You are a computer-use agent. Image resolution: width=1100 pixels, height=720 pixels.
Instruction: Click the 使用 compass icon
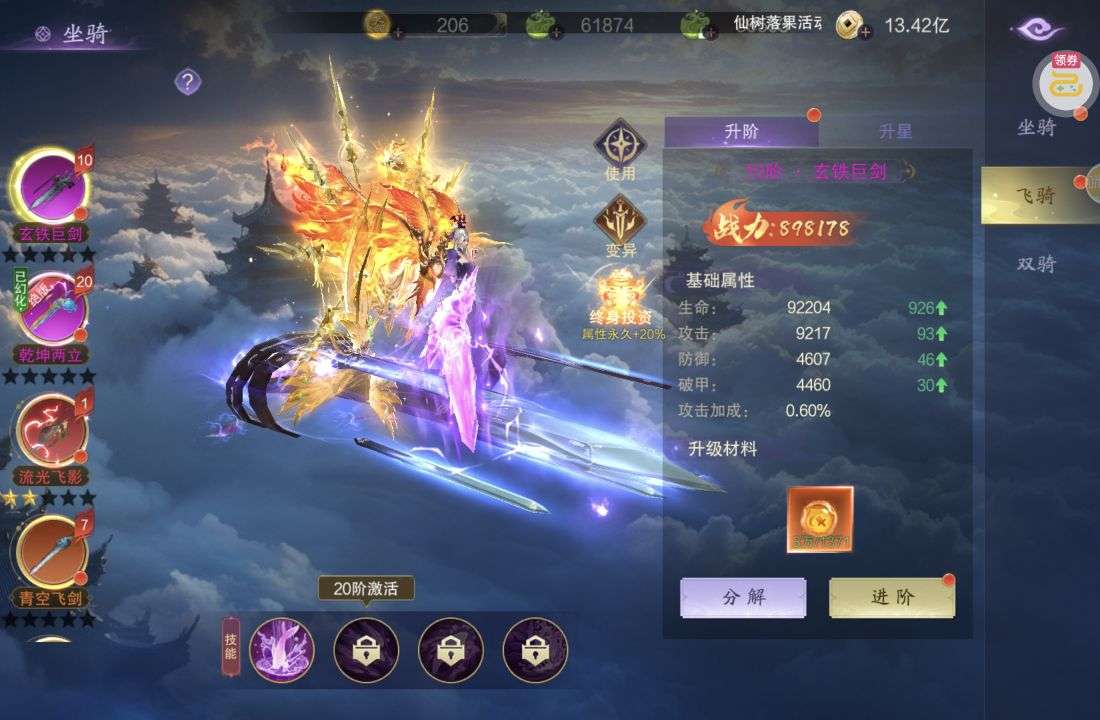pyautogui.click(x=620, y=143)
